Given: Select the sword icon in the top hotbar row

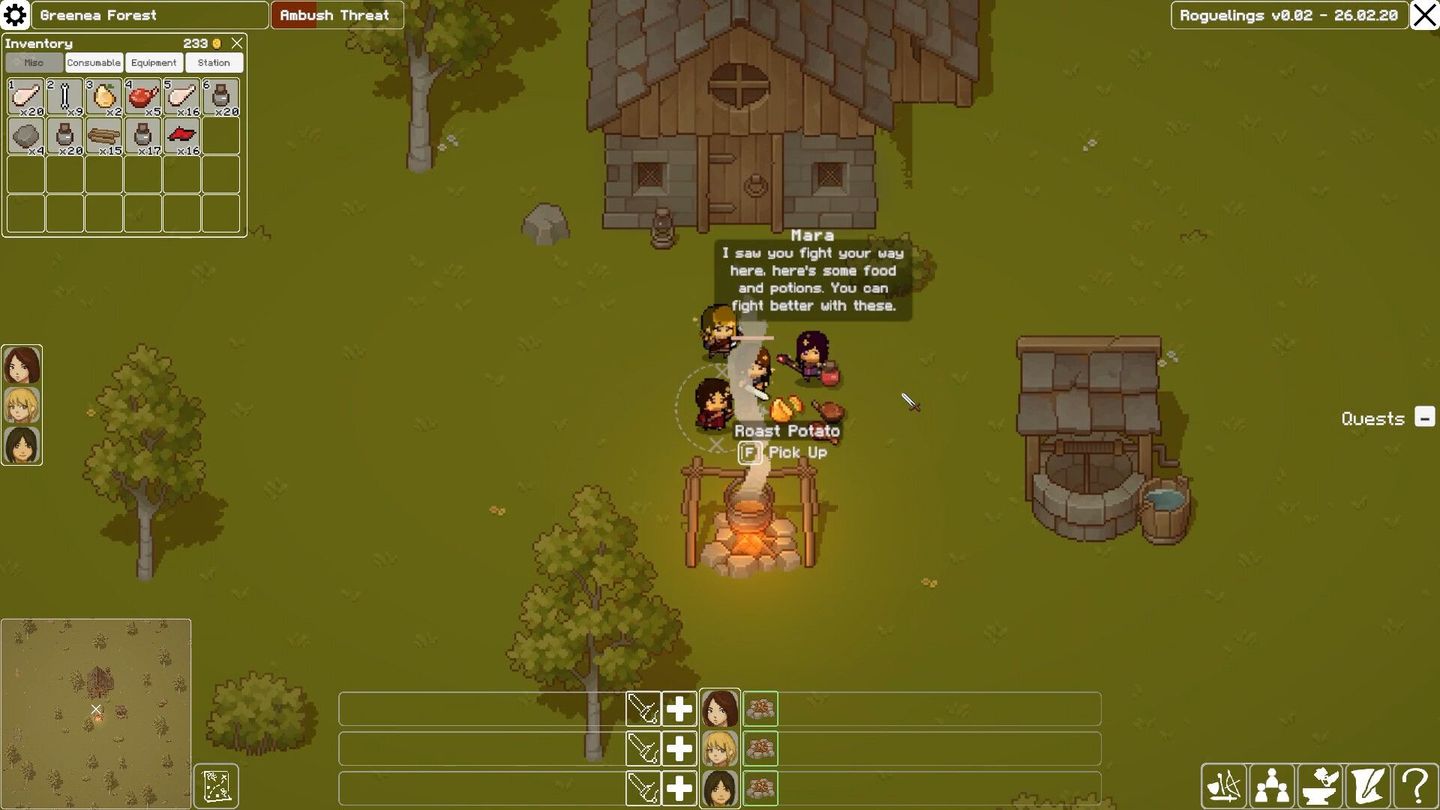Looking at the screenshot, I should pyautogui.click(x=644, y=708).
